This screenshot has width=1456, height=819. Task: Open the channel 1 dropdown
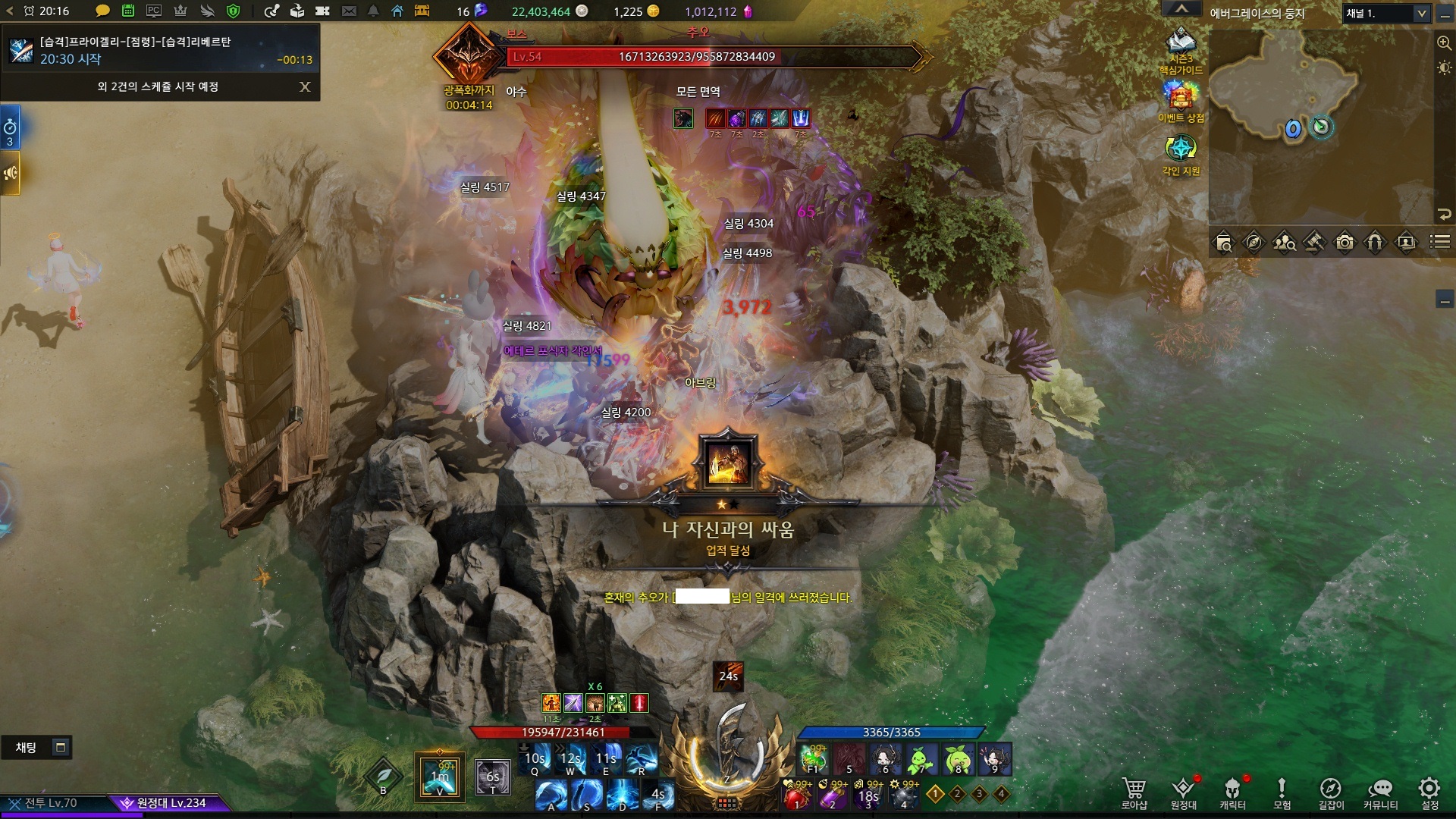(x=1387, y=14)
